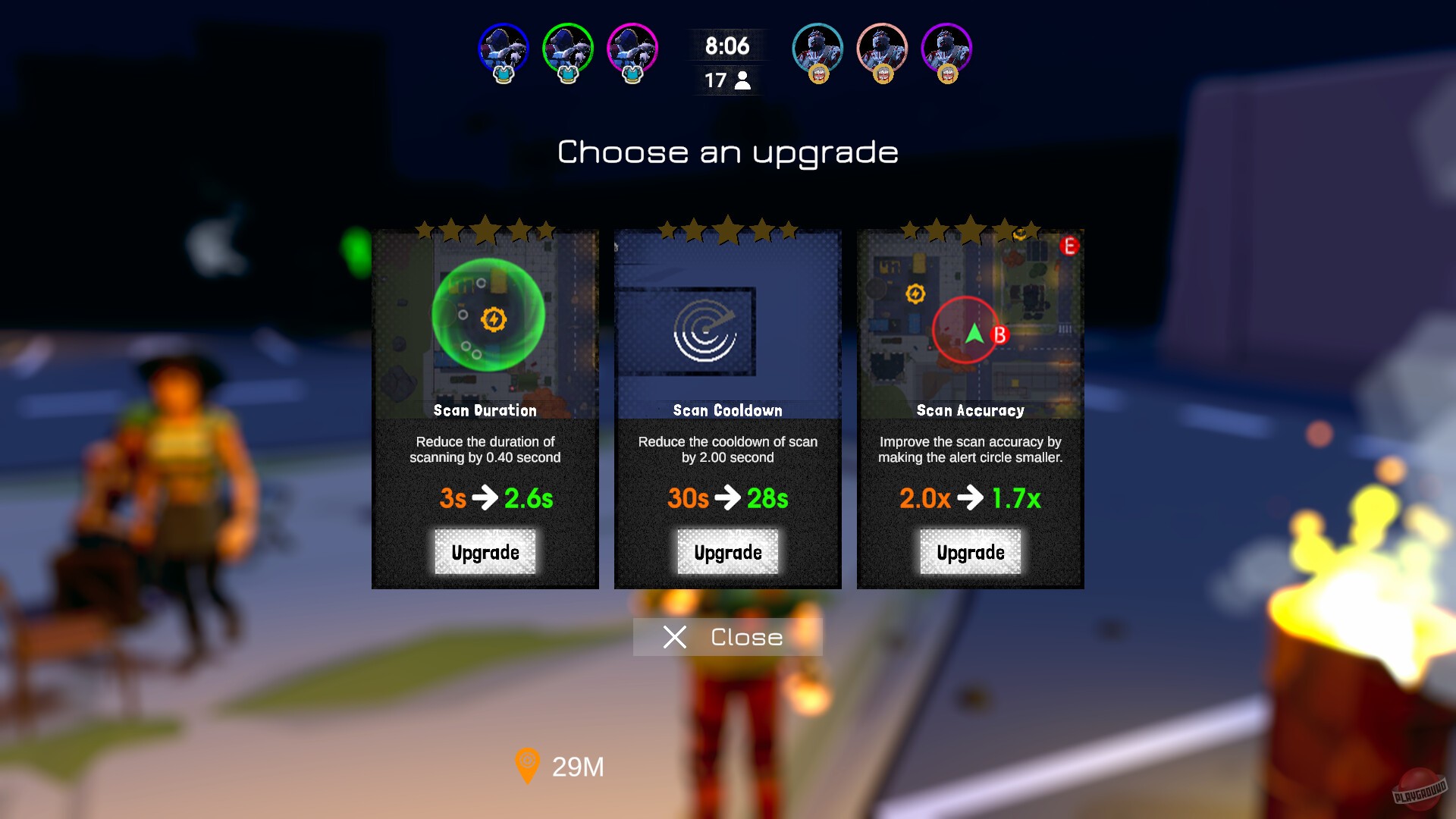Click the star rating above Scan Cooldown

pos(727,230)
